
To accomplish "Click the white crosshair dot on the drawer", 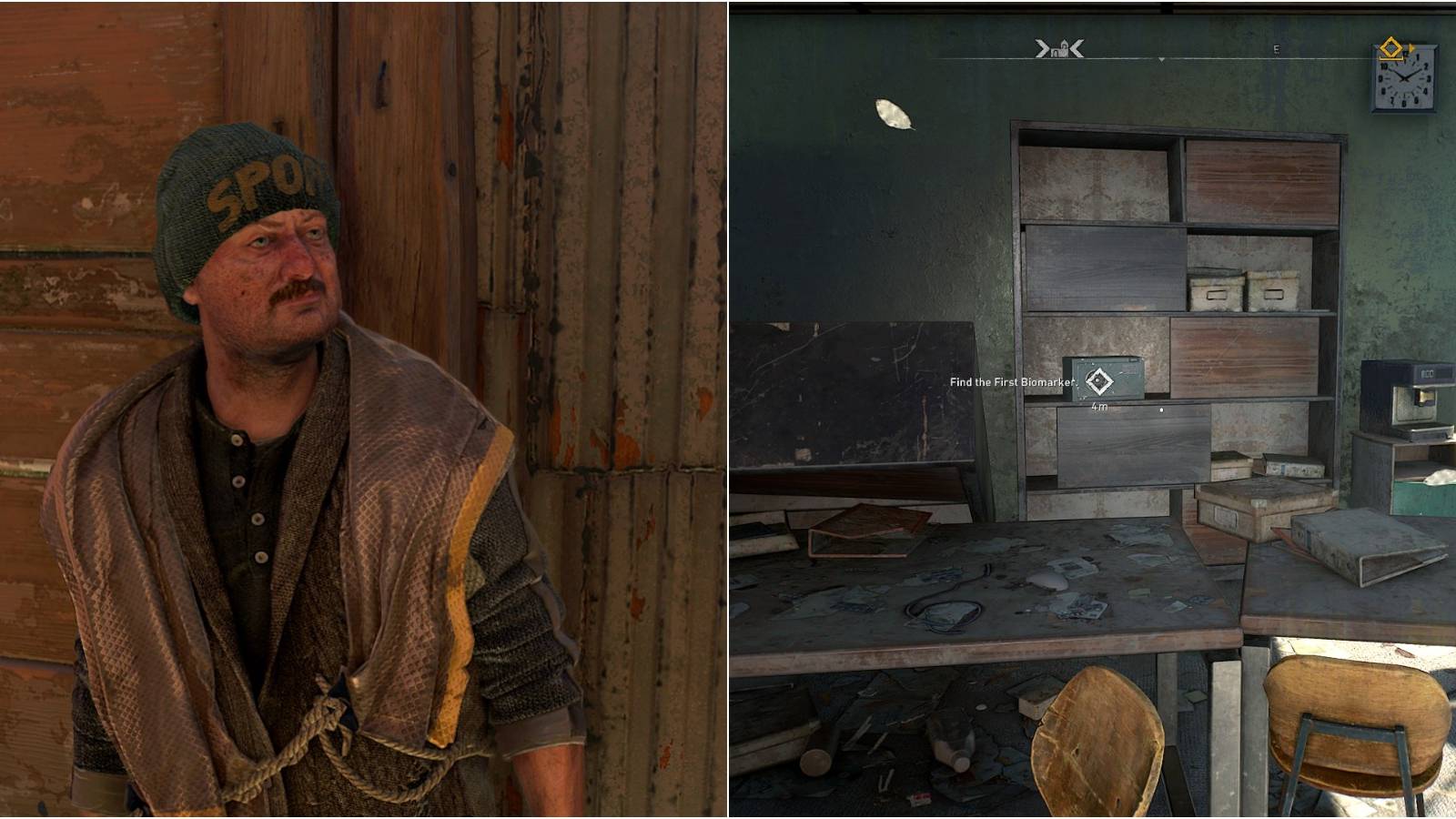I will pyautogui.click(x=1162, y=409).
